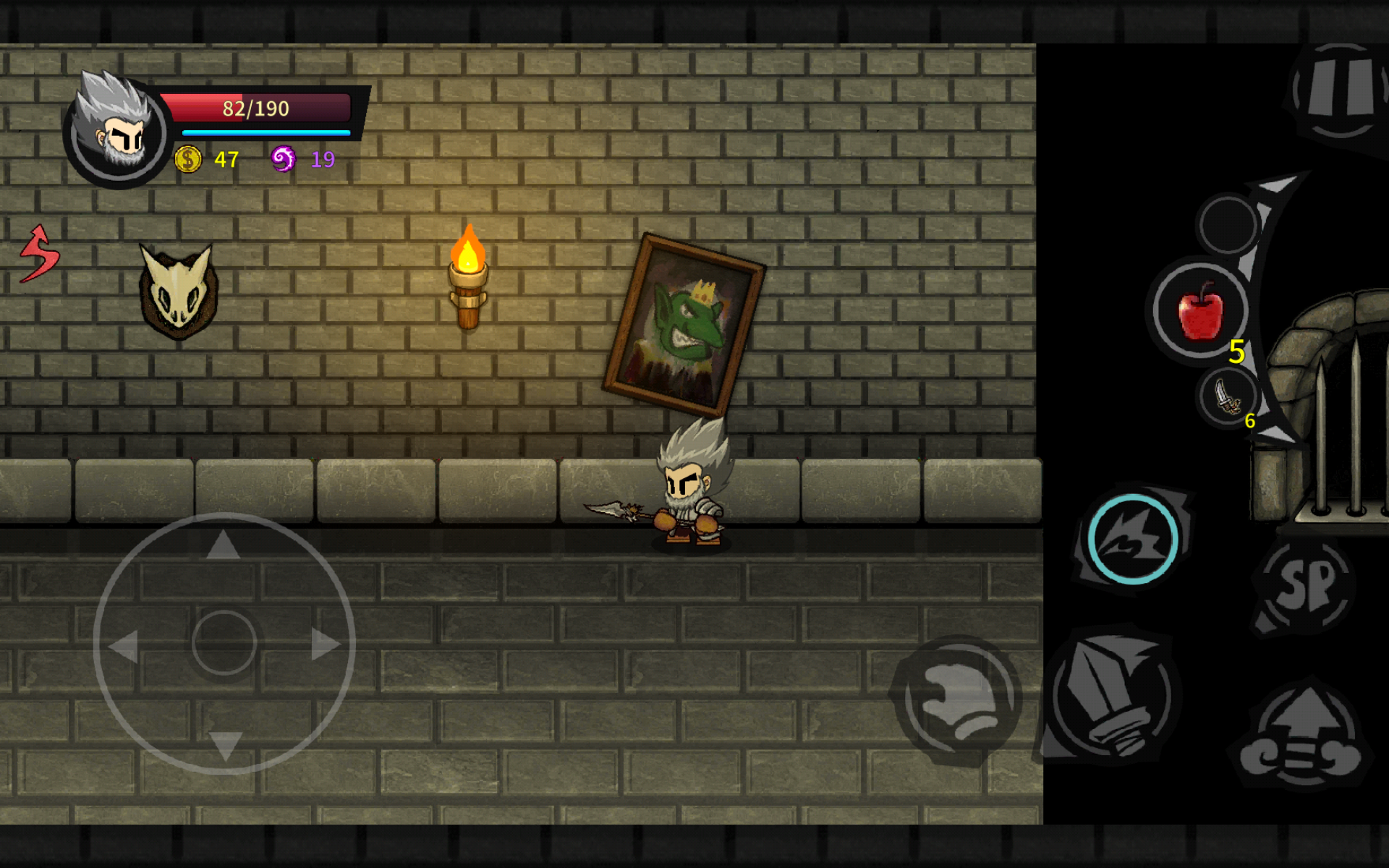
Task: Open the hero portrait in the HUD
Action: pyautogui.click(x=117, y=130)
